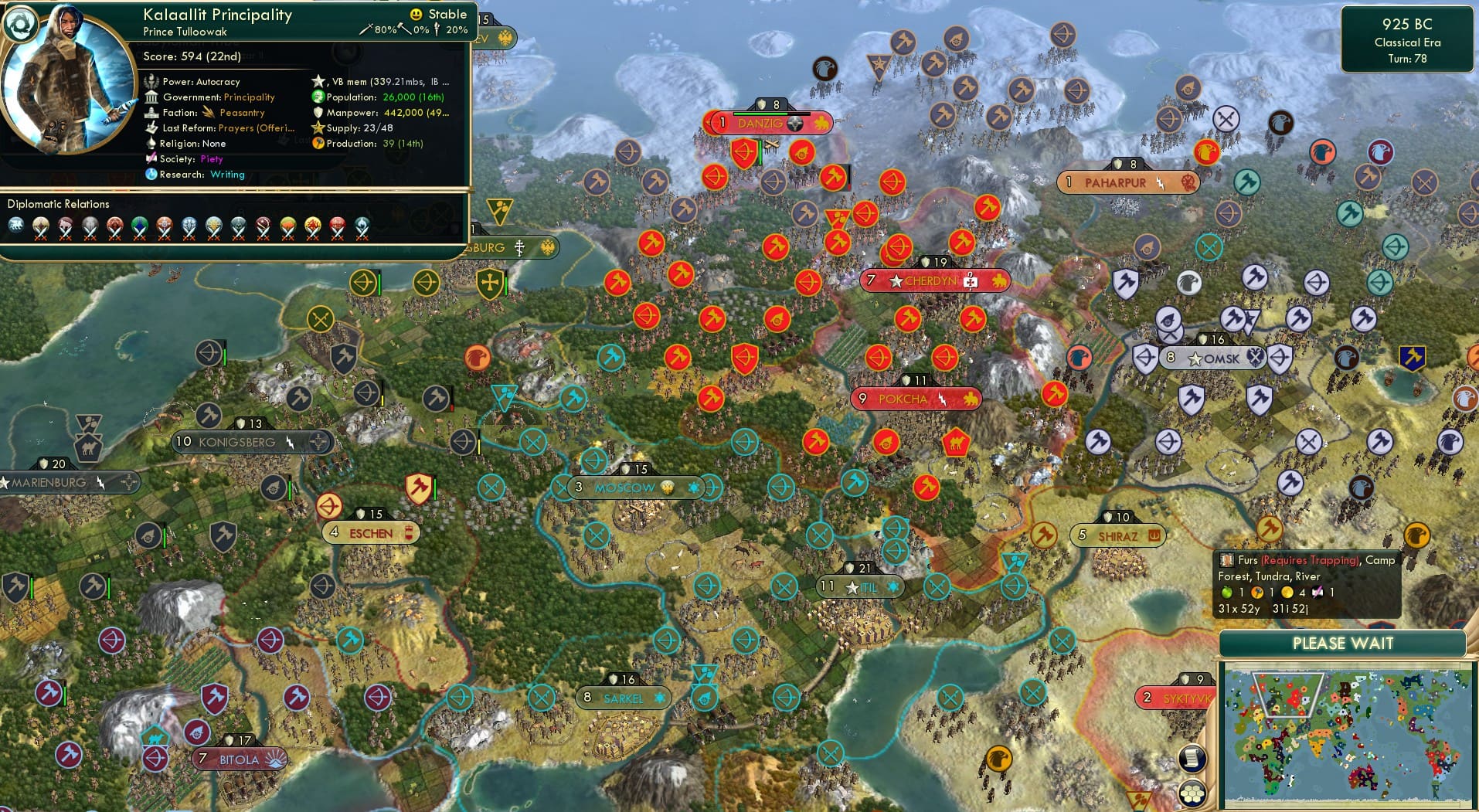Click the Stable happiness smiley icon
The height and width of the screenshot is (812, 1479).
pos(416,14)
